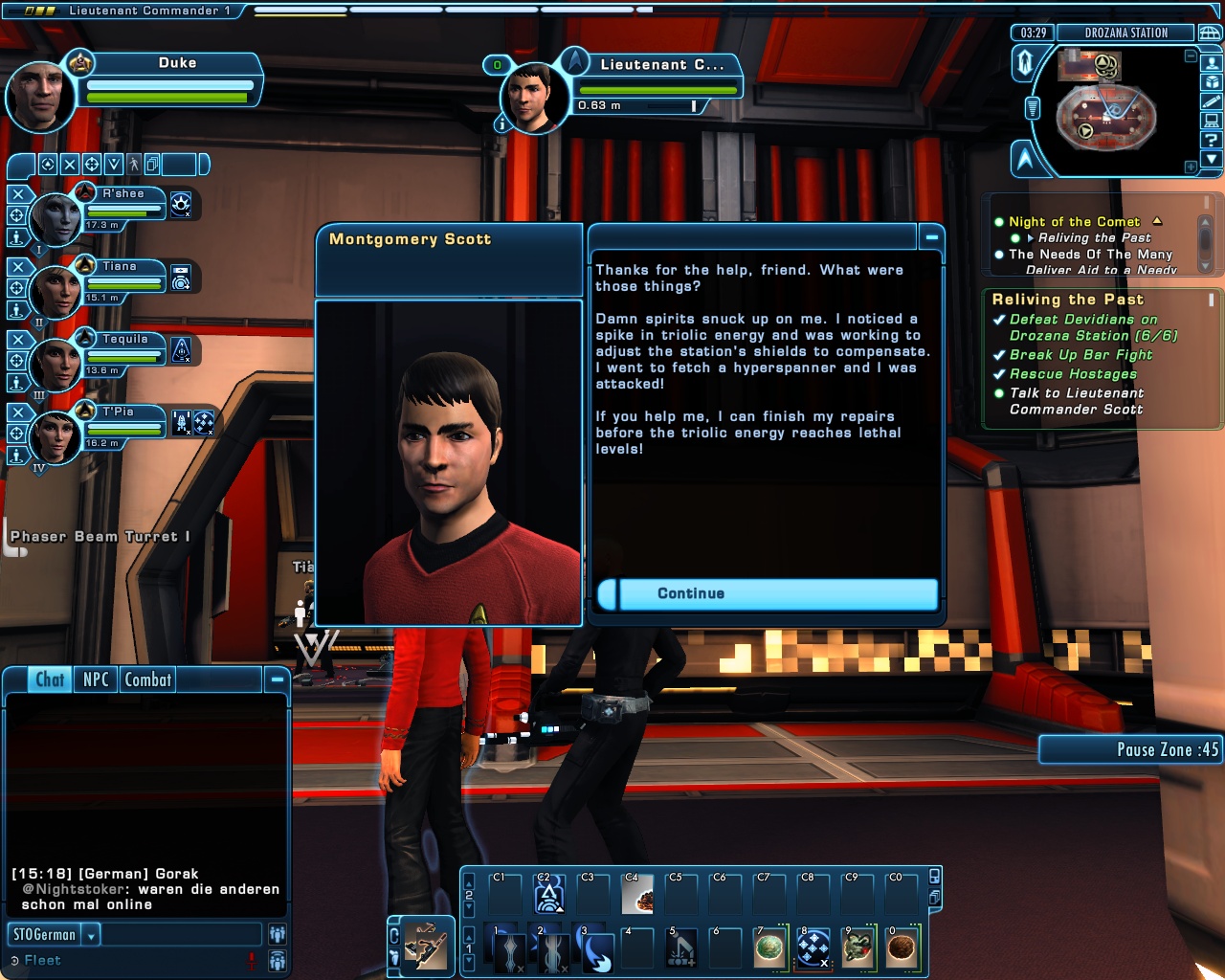This screenshot has width=1225, height=980.
Task: Use the food item in slot C4
Action: 637,895
